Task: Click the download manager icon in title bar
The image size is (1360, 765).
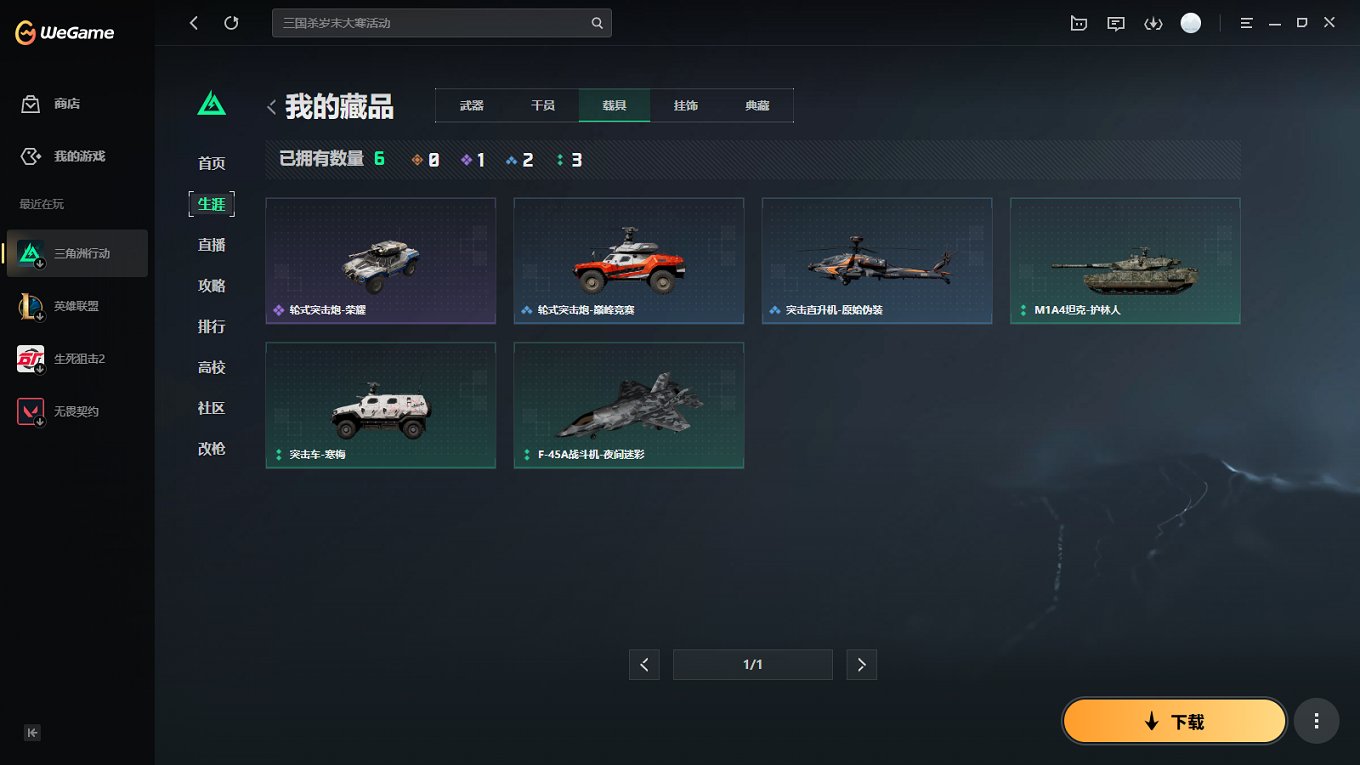Action: (1153, 22)
